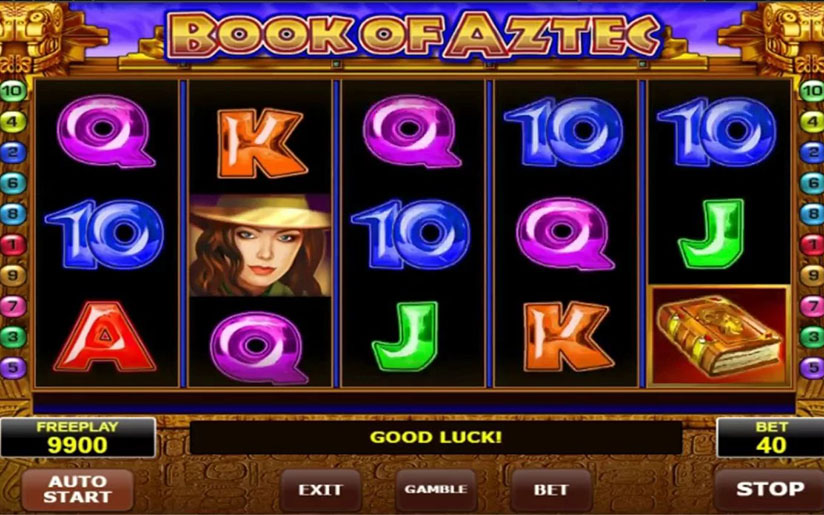Stop the spinning reels

[x=769, y=489]
